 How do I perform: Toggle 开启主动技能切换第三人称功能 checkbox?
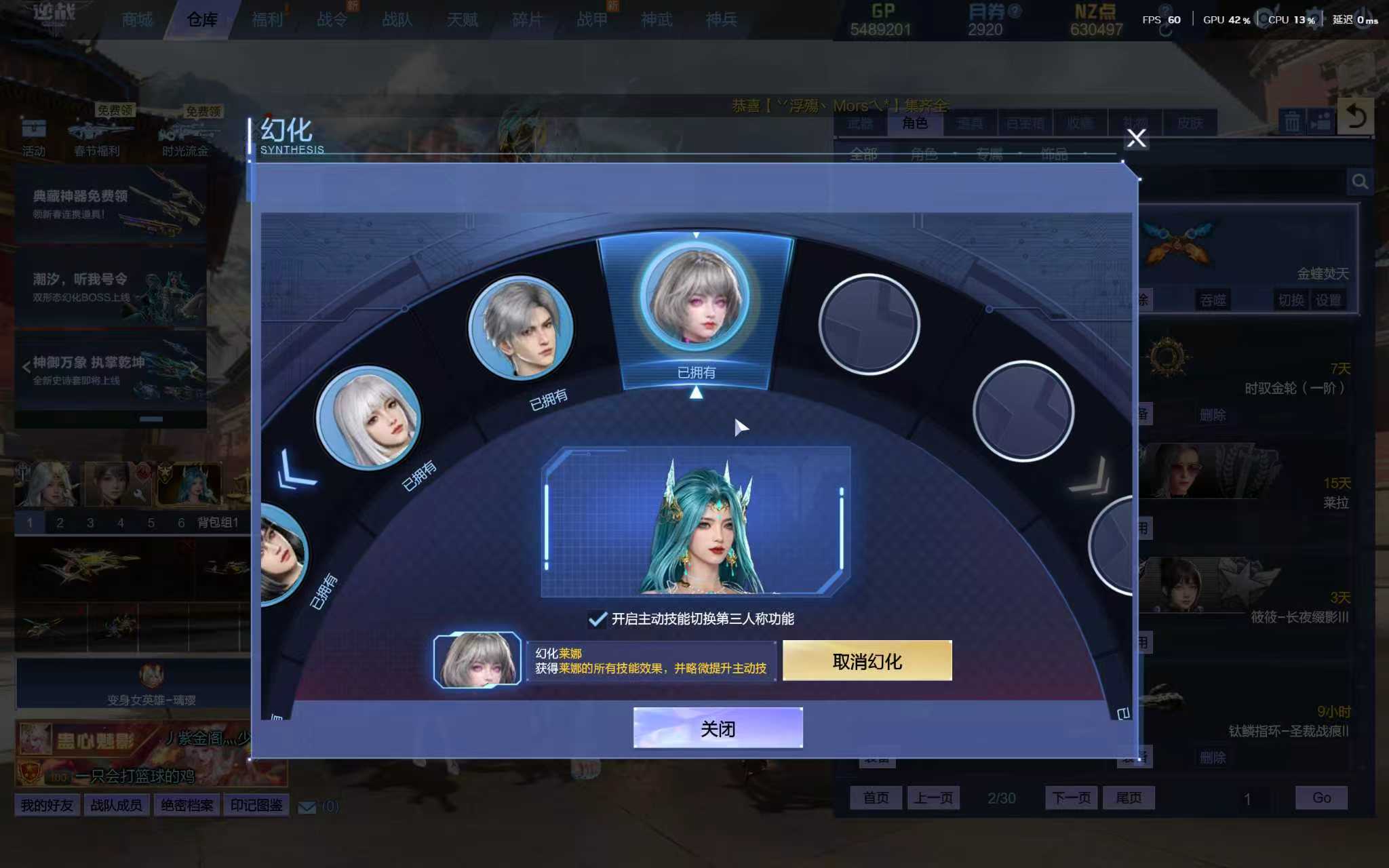tap(598, 619)
